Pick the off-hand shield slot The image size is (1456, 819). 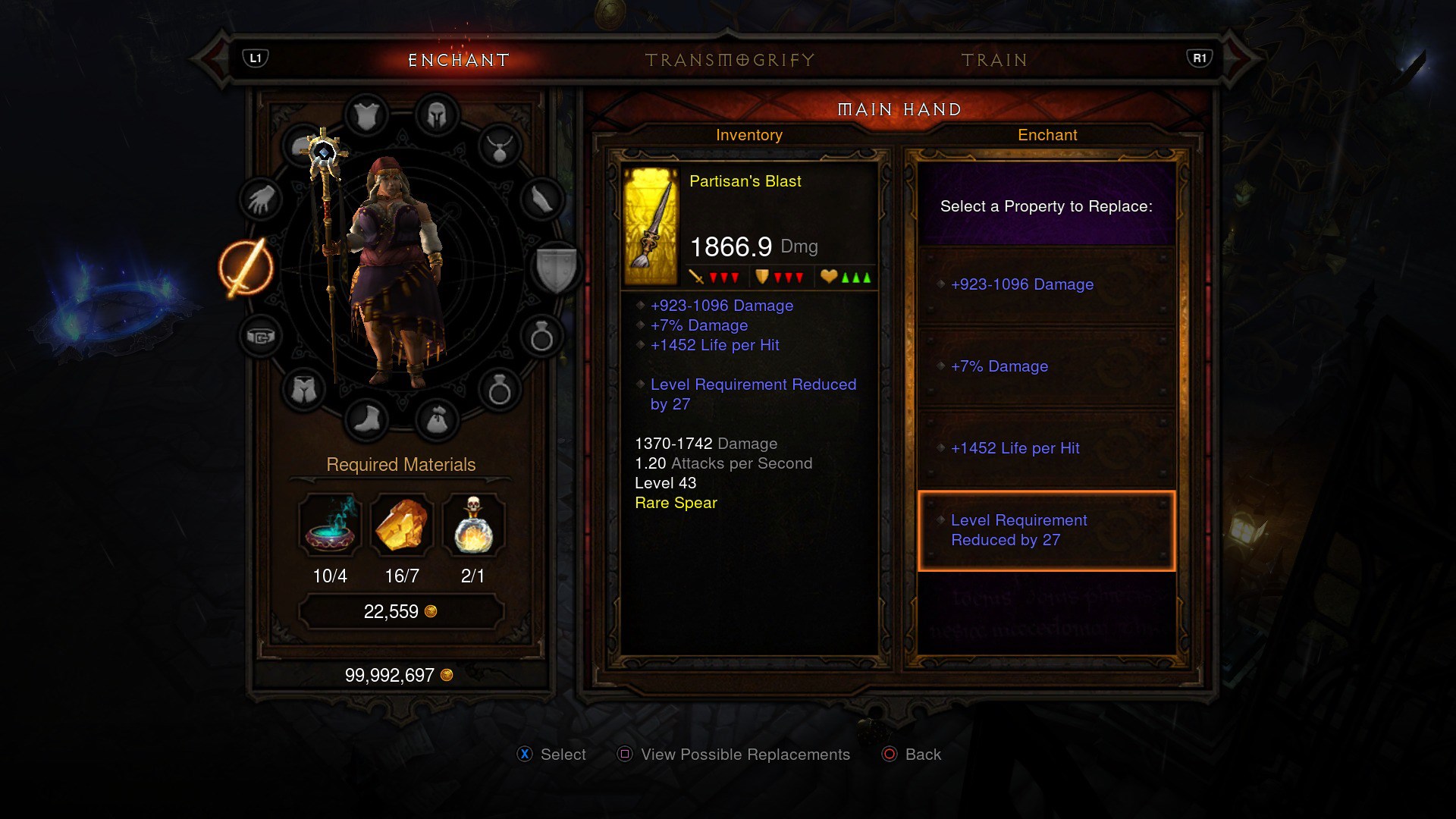556,268
